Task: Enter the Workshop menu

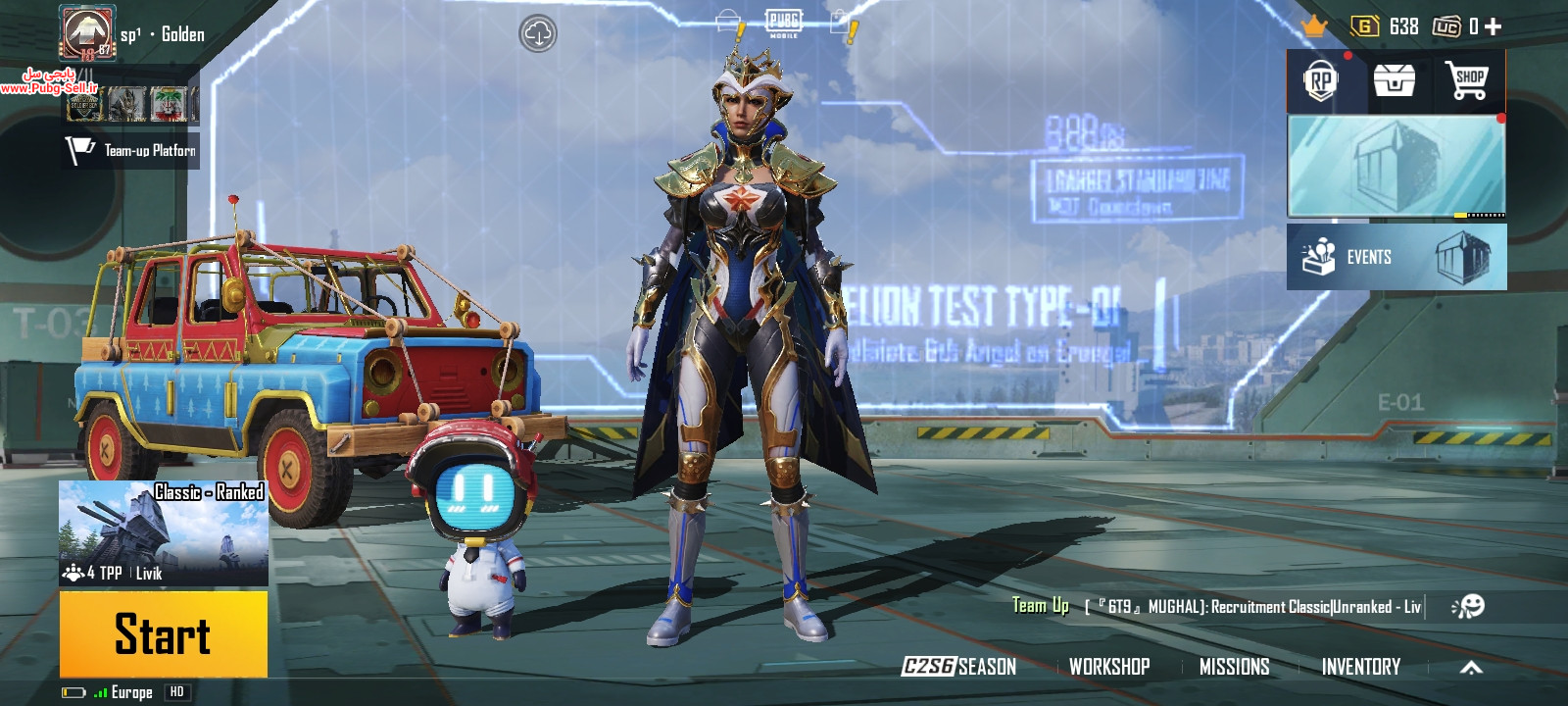Action: pos(1109,667)
